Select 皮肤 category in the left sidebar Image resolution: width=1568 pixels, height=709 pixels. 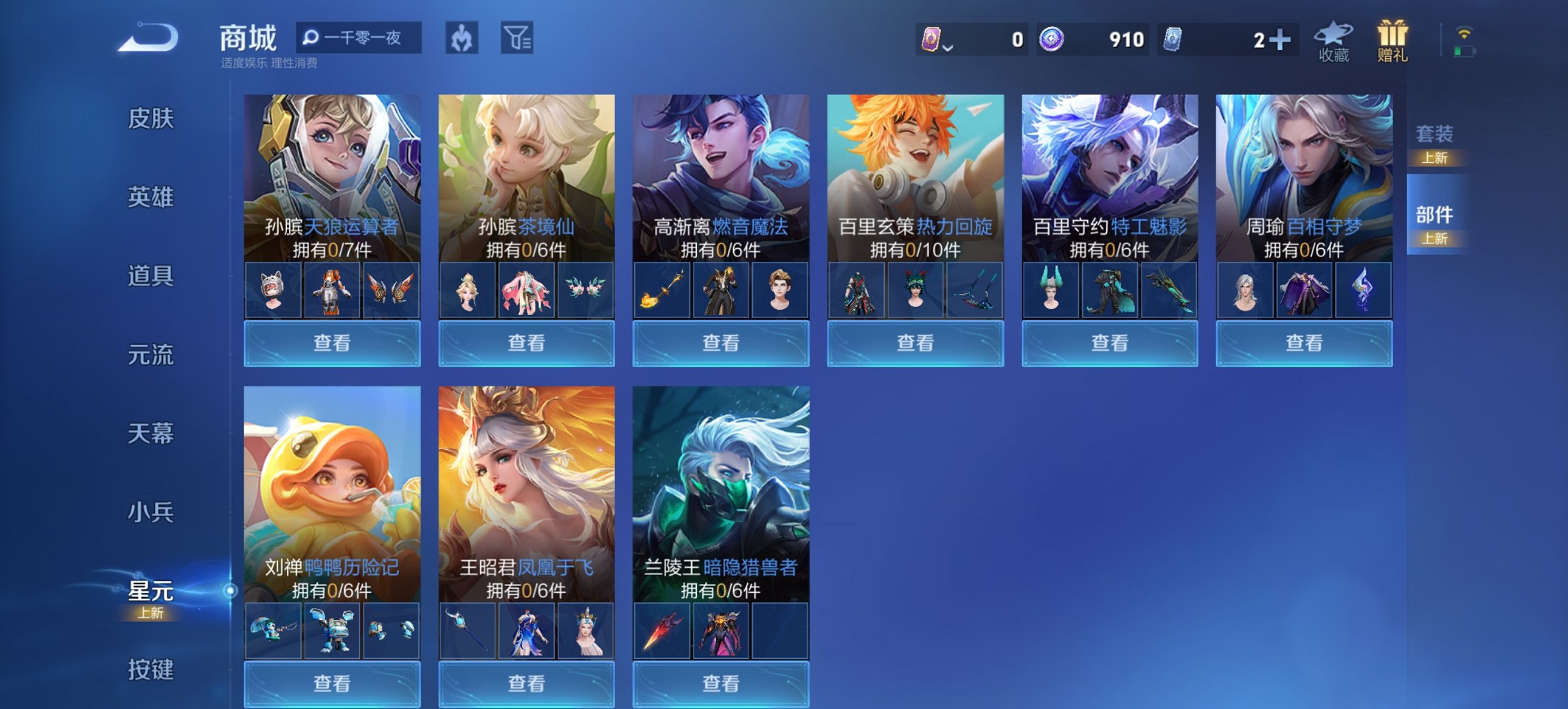[150, 120]
